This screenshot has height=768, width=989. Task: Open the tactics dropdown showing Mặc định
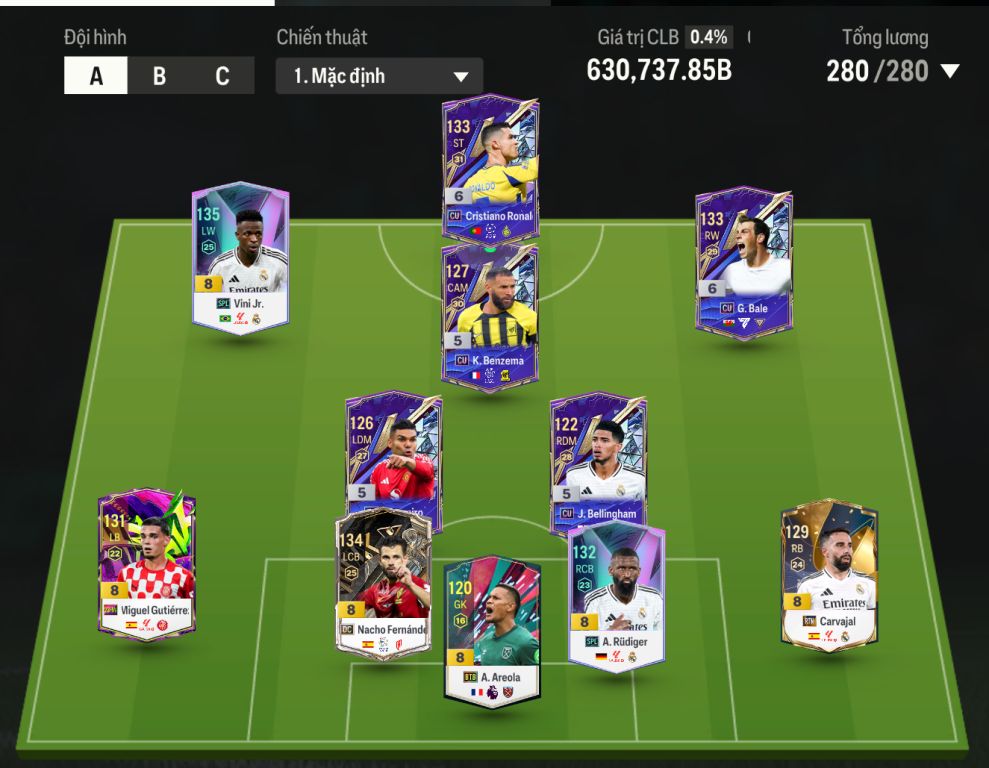click(379, 76)
